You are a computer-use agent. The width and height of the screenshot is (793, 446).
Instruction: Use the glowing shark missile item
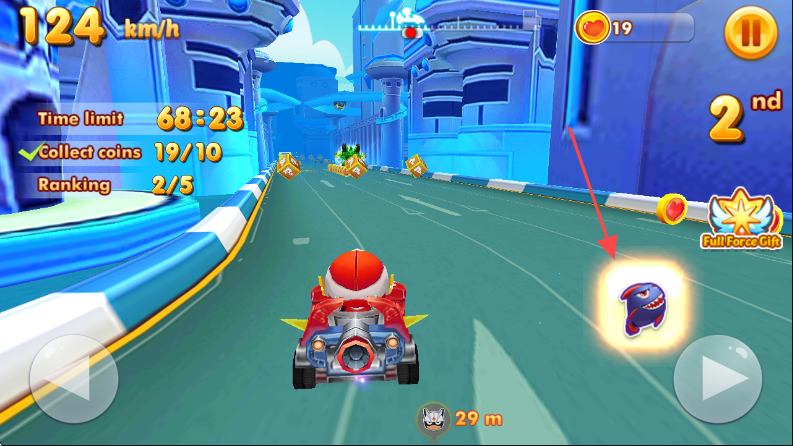(645, 305)
